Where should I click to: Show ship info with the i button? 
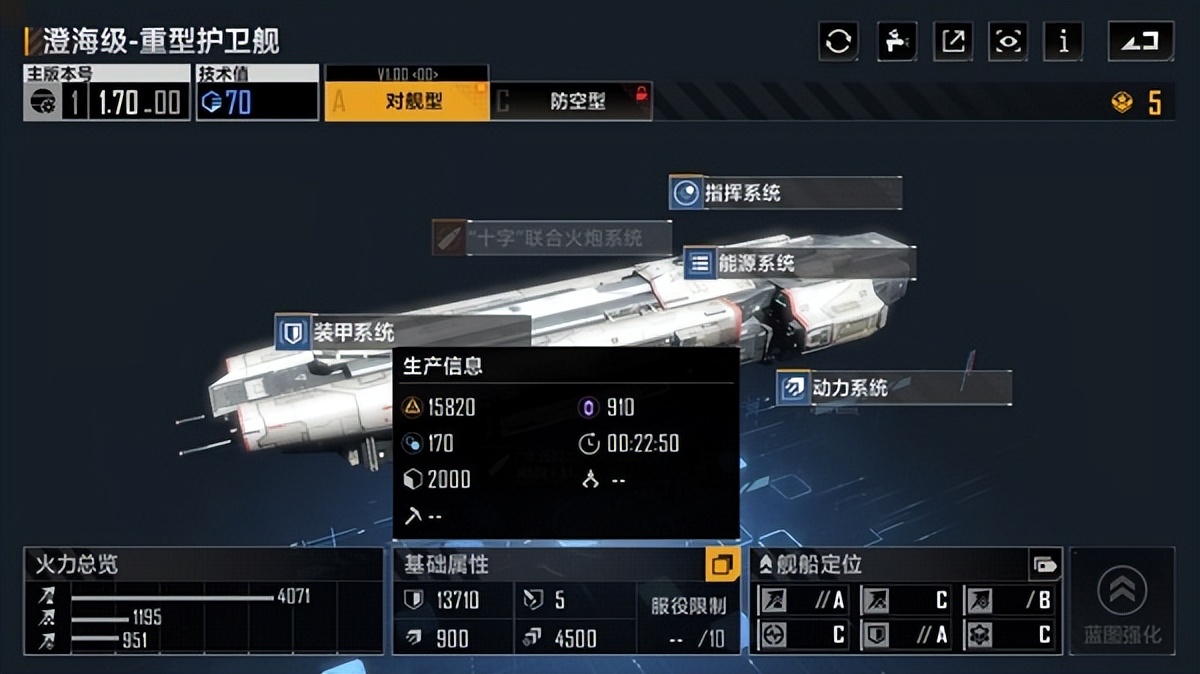[x=1063, y=41]
